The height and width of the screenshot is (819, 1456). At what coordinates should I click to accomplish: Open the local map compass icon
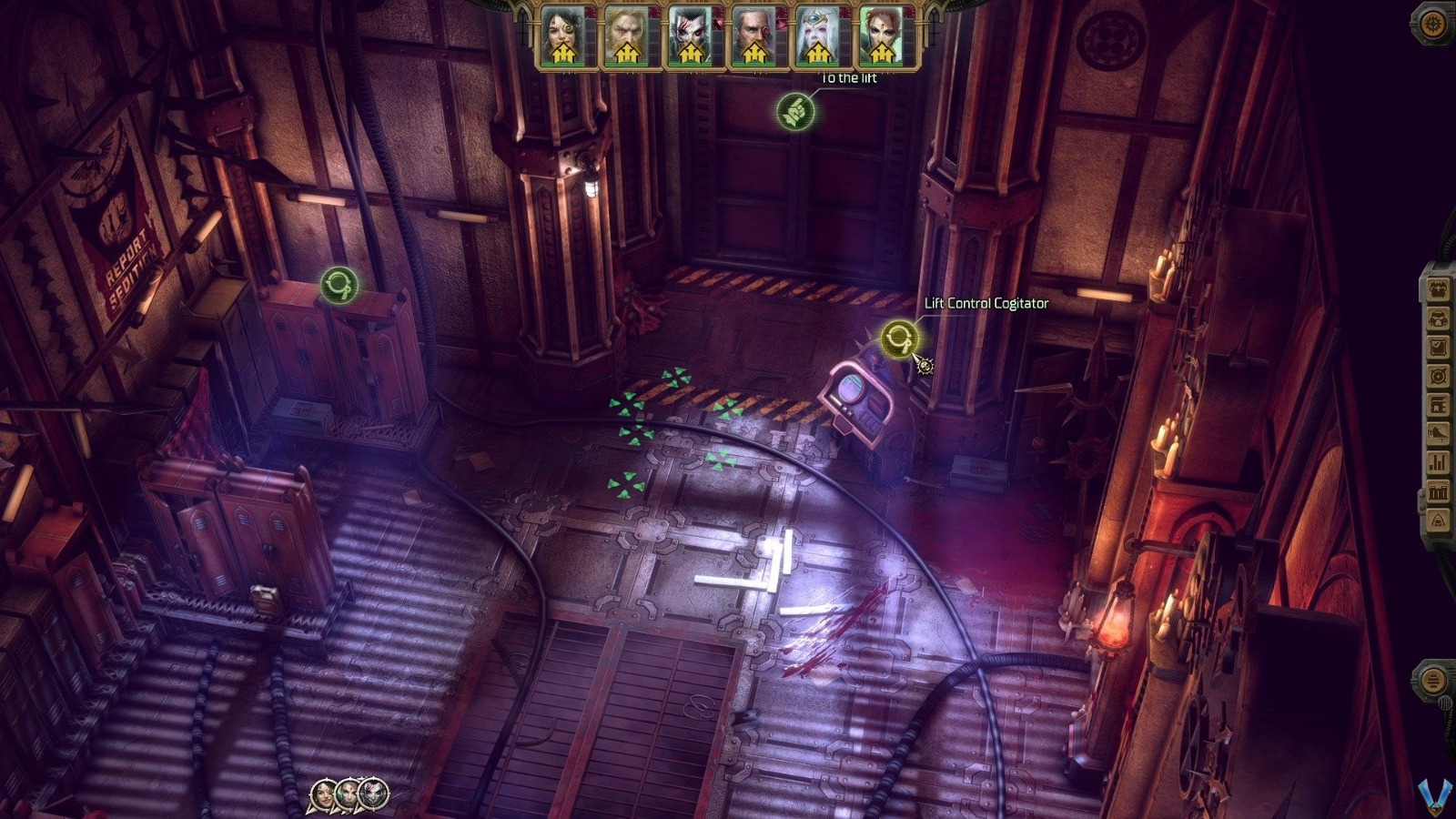pyautogui.click(x=1438, y=374)
